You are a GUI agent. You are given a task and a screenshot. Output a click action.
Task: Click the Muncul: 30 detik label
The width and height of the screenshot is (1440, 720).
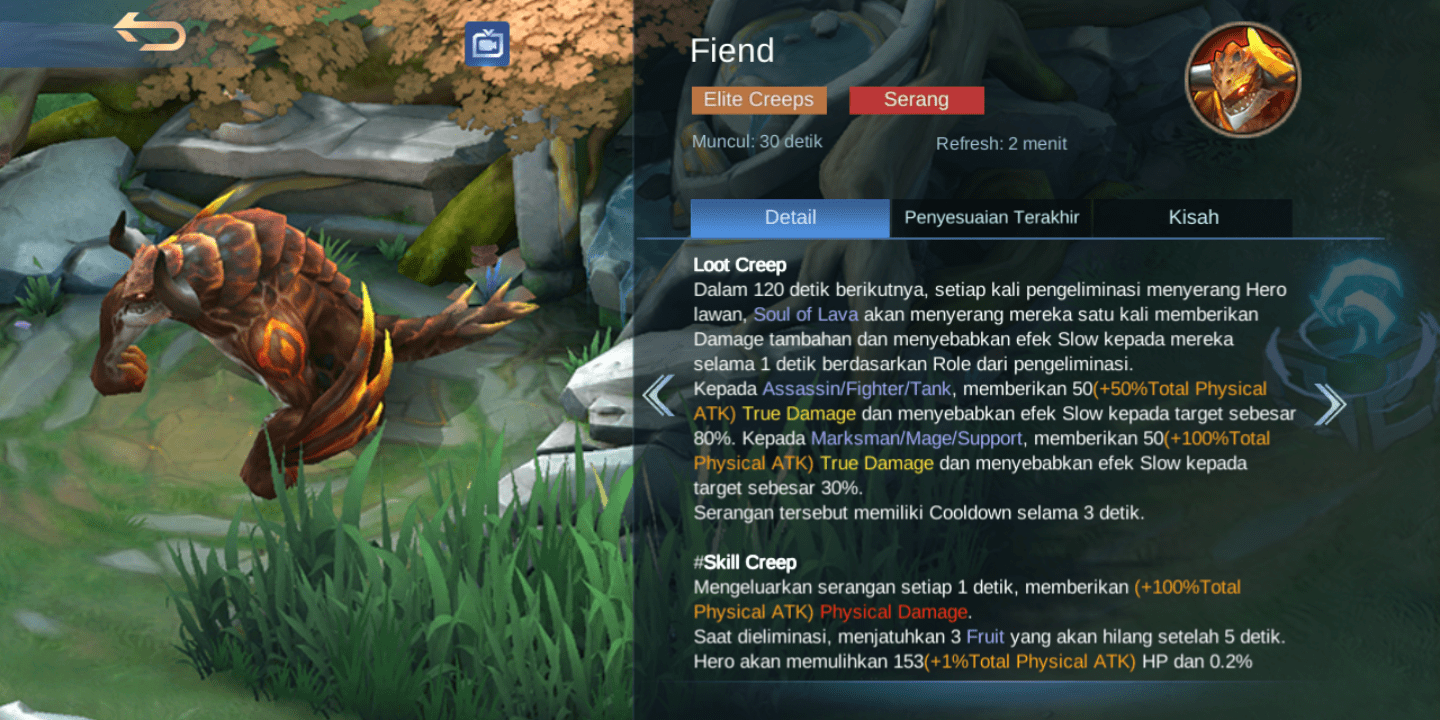(757, 141)
